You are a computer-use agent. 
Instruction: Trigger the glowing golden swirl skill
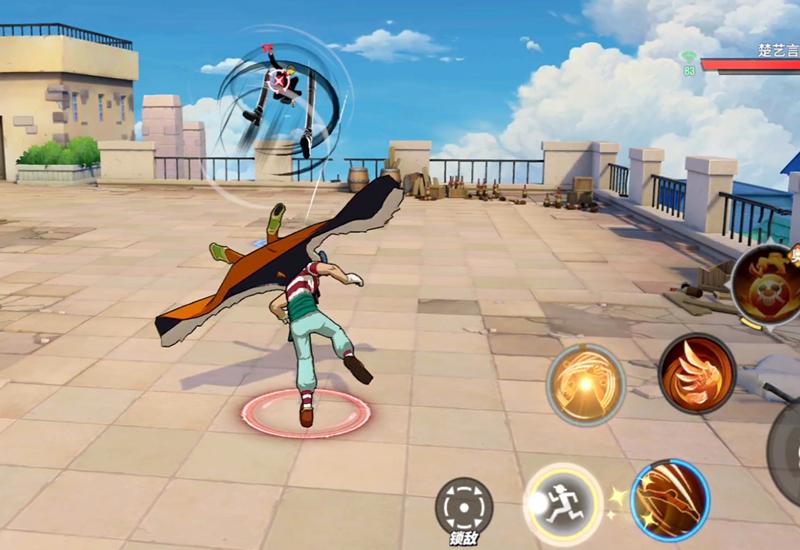585,383
